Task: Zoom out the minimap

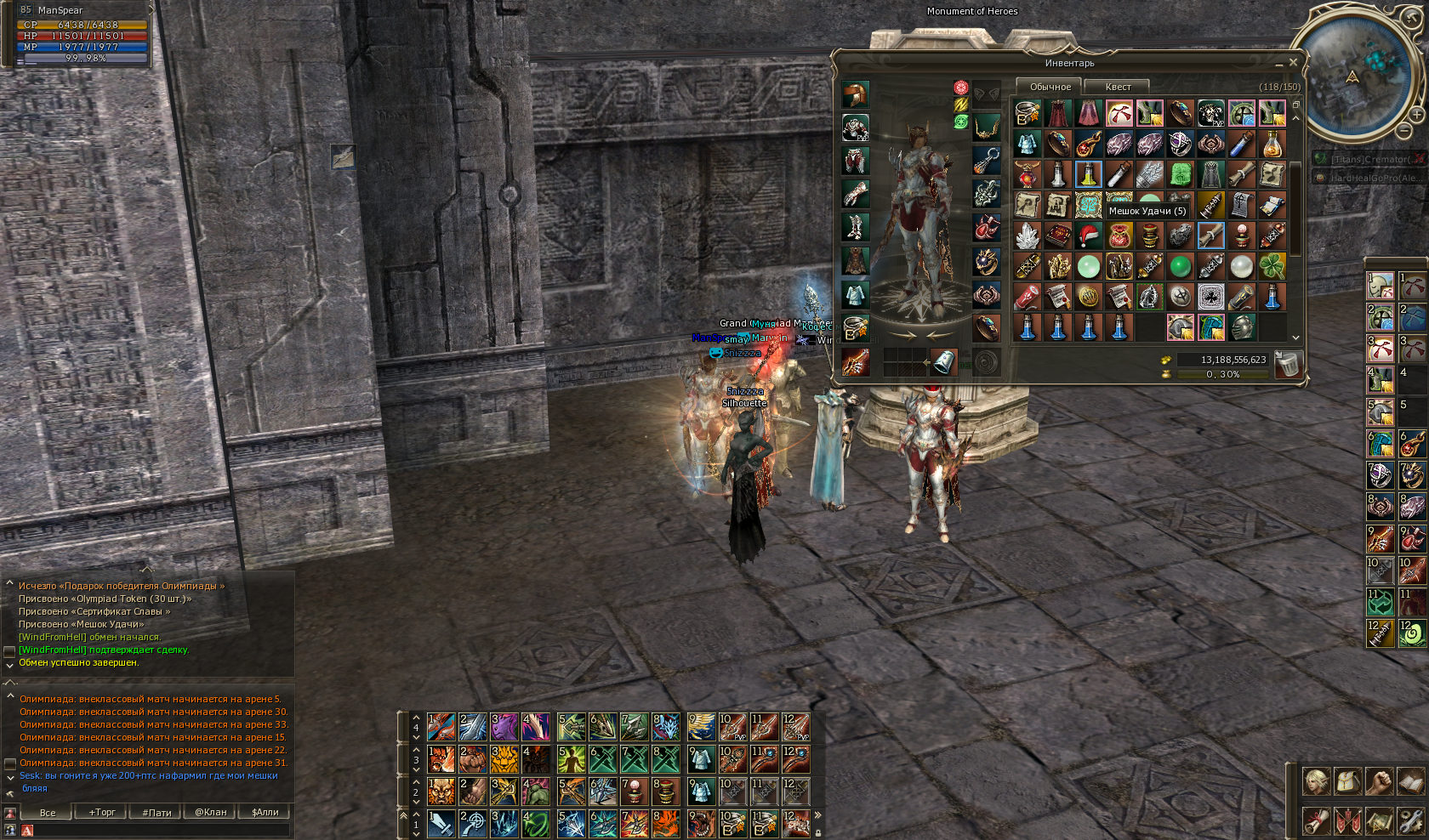Action: tap(1404, 129)
